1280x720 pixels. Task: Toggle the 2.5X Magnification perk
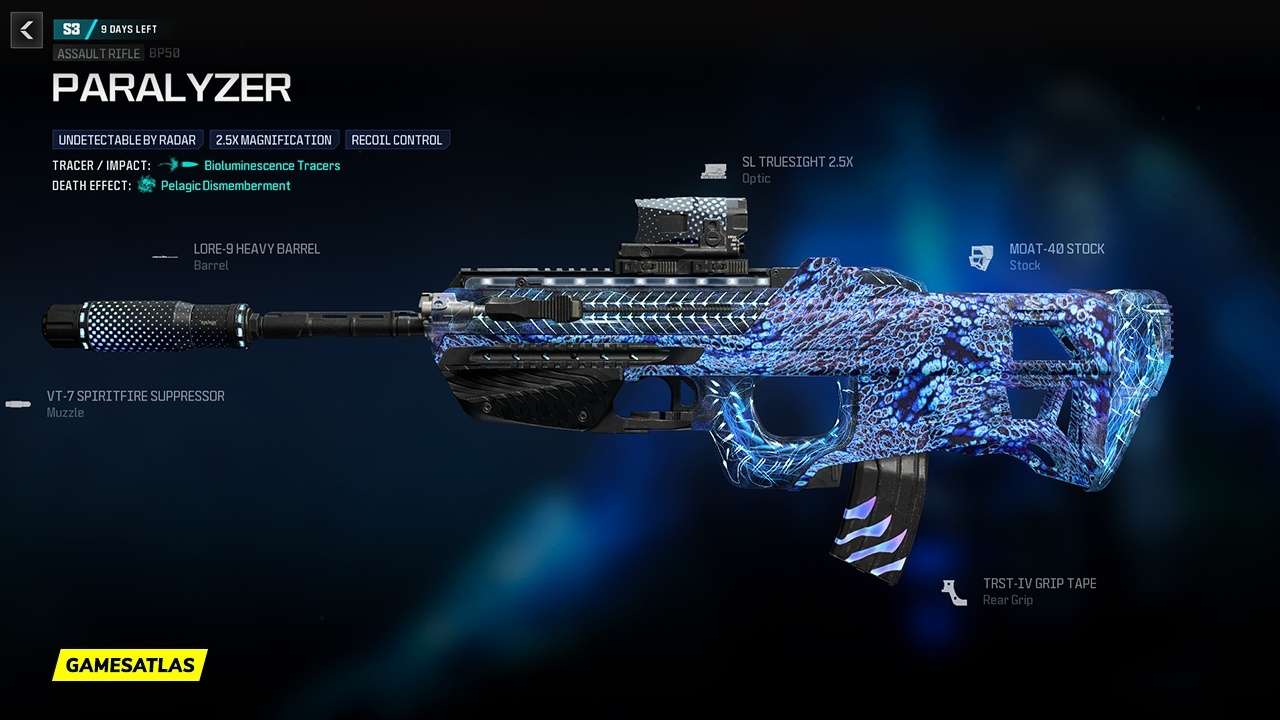274,139
